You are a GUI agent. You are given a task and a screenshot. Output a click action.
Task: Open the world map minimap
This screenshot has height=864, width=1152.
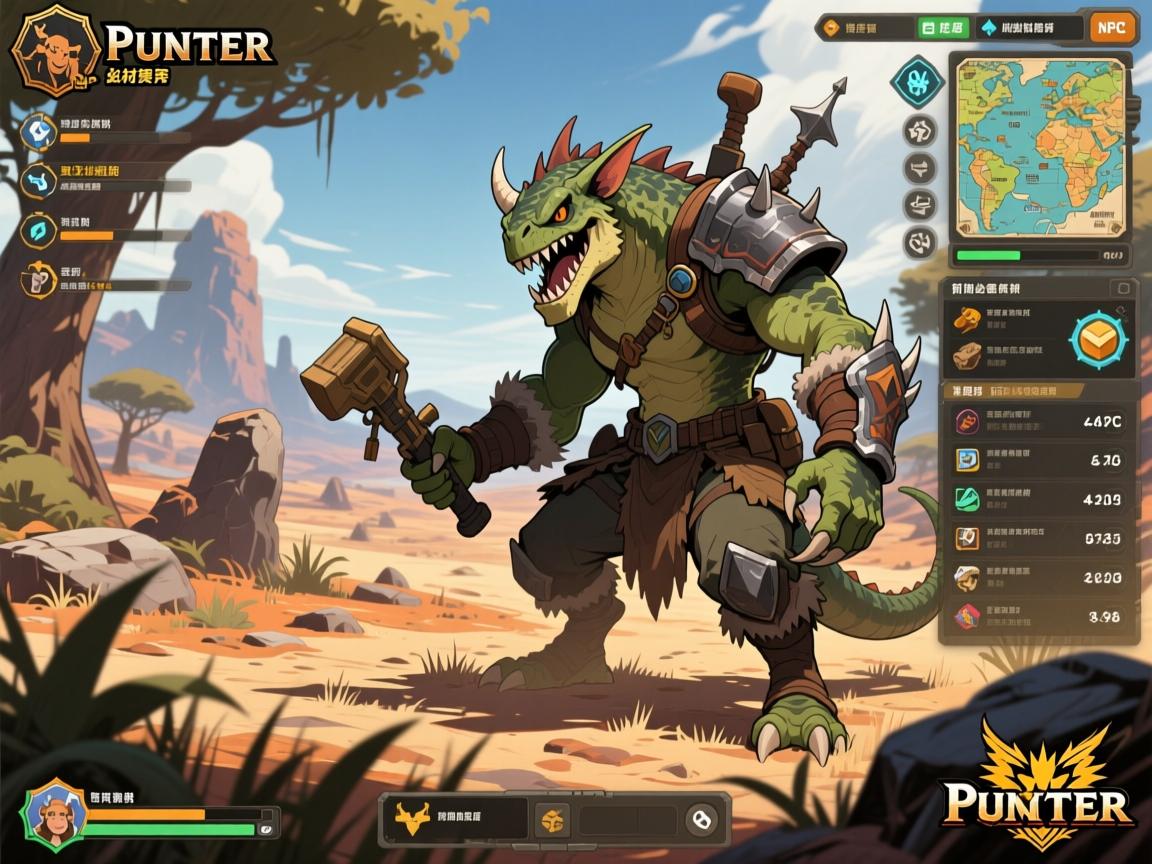1040,147
